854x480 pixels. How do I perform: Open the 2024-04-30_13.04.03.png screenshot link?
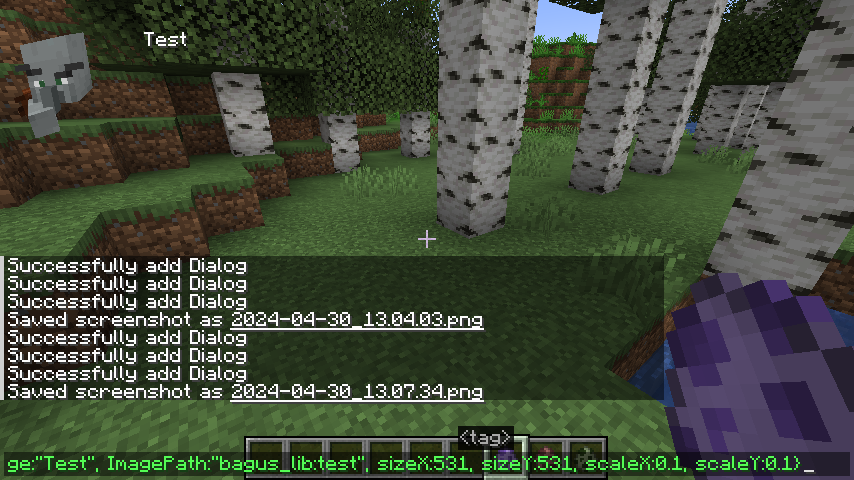coord(356,320)
